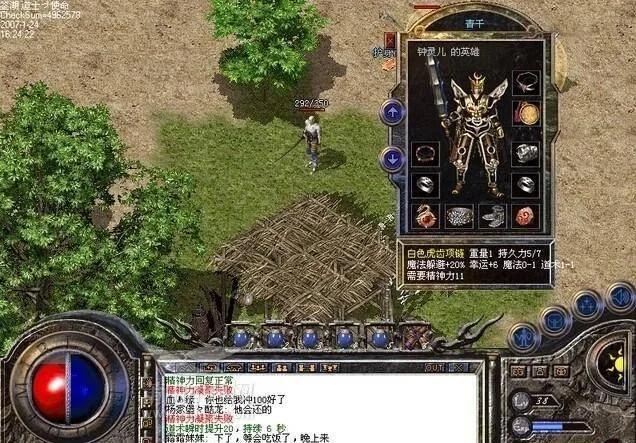The image size is (636, 443).
Task: Click the blue up arrow button
Action: [392, 112]
